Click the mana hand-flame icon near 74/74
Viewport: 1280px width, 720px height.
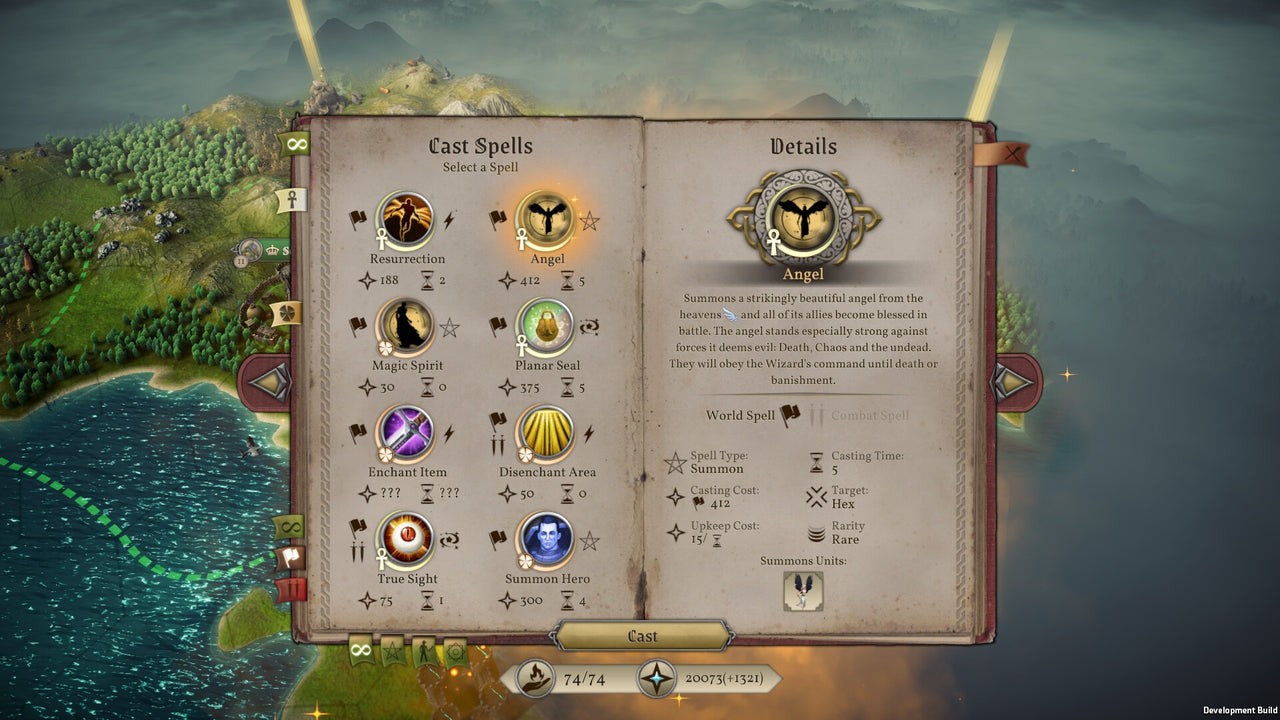[x=536, y=677]
